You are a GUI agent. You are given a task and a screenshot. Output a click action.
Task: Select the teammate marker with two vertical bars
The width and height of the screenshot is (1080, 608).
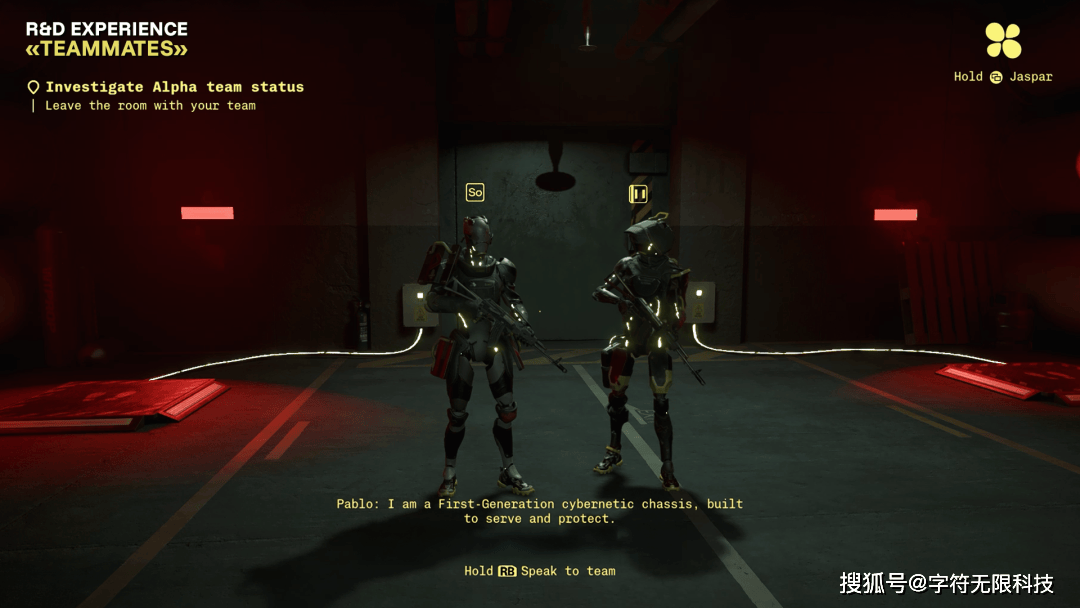pyautogui.click(x=638, y=194)
